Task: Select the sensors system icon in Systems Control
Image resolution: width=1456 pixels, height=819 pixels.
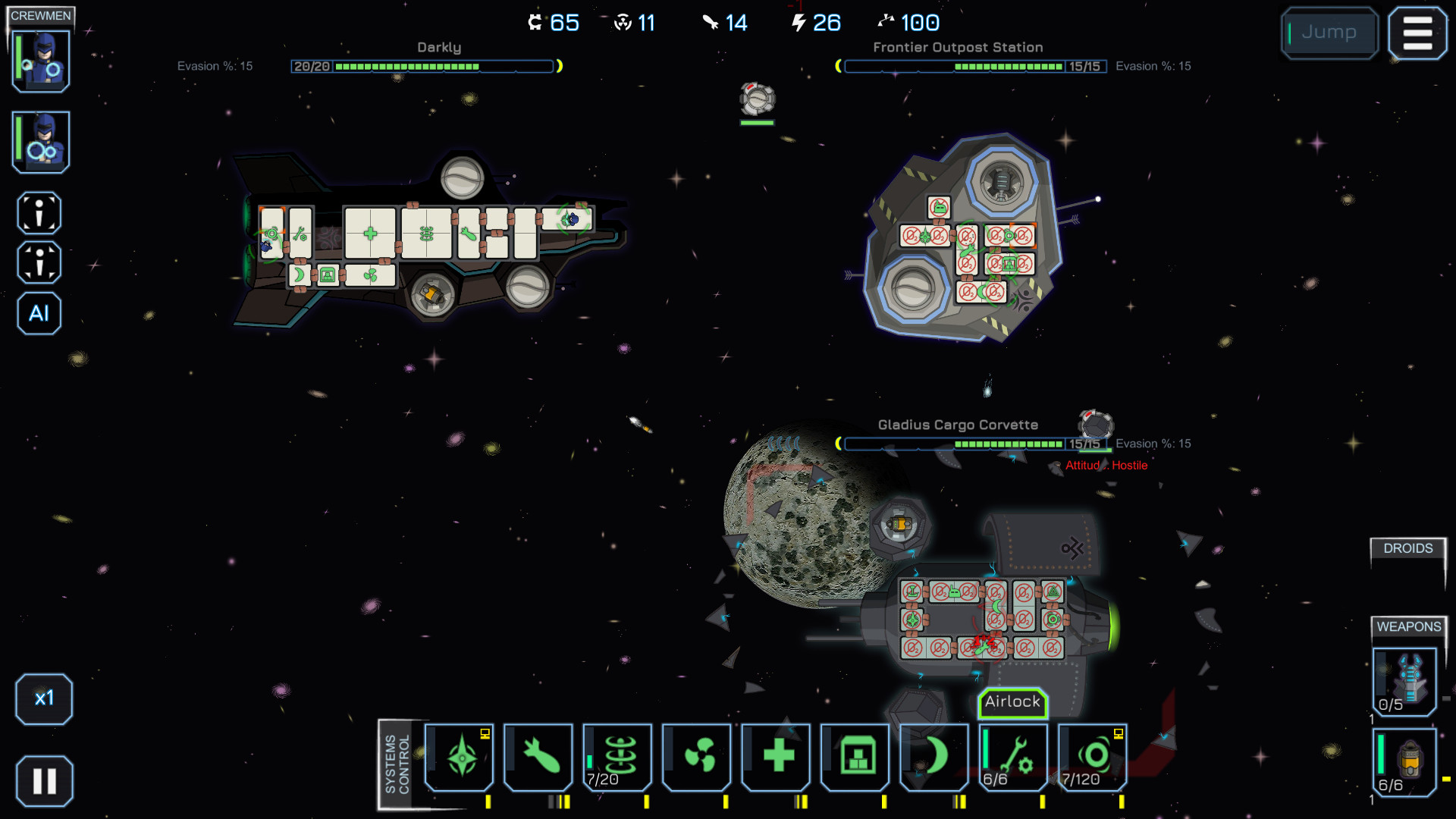Action: click(459, 756)
